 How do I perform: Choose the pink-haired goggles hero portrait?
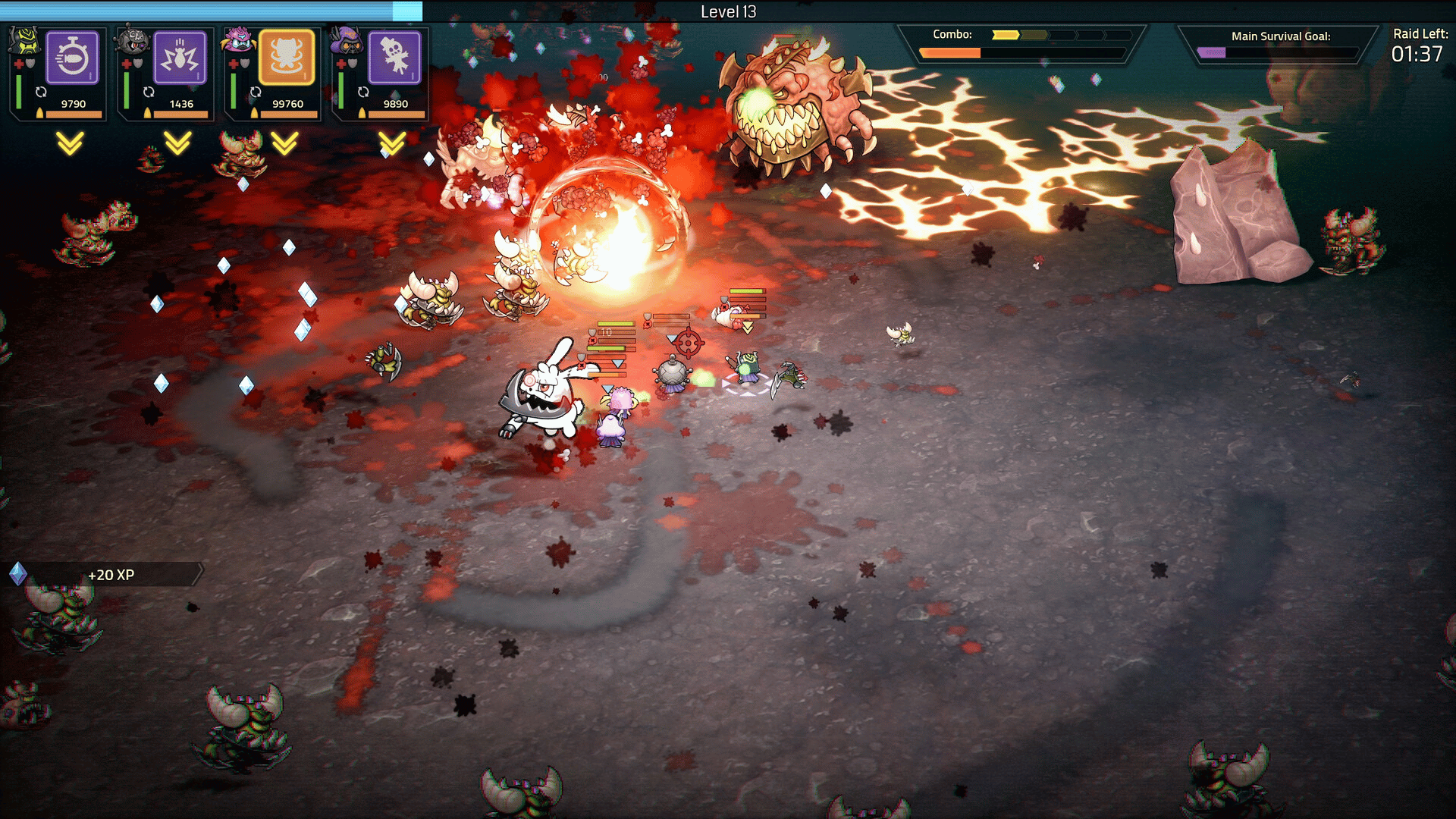(x=238, y=41)
